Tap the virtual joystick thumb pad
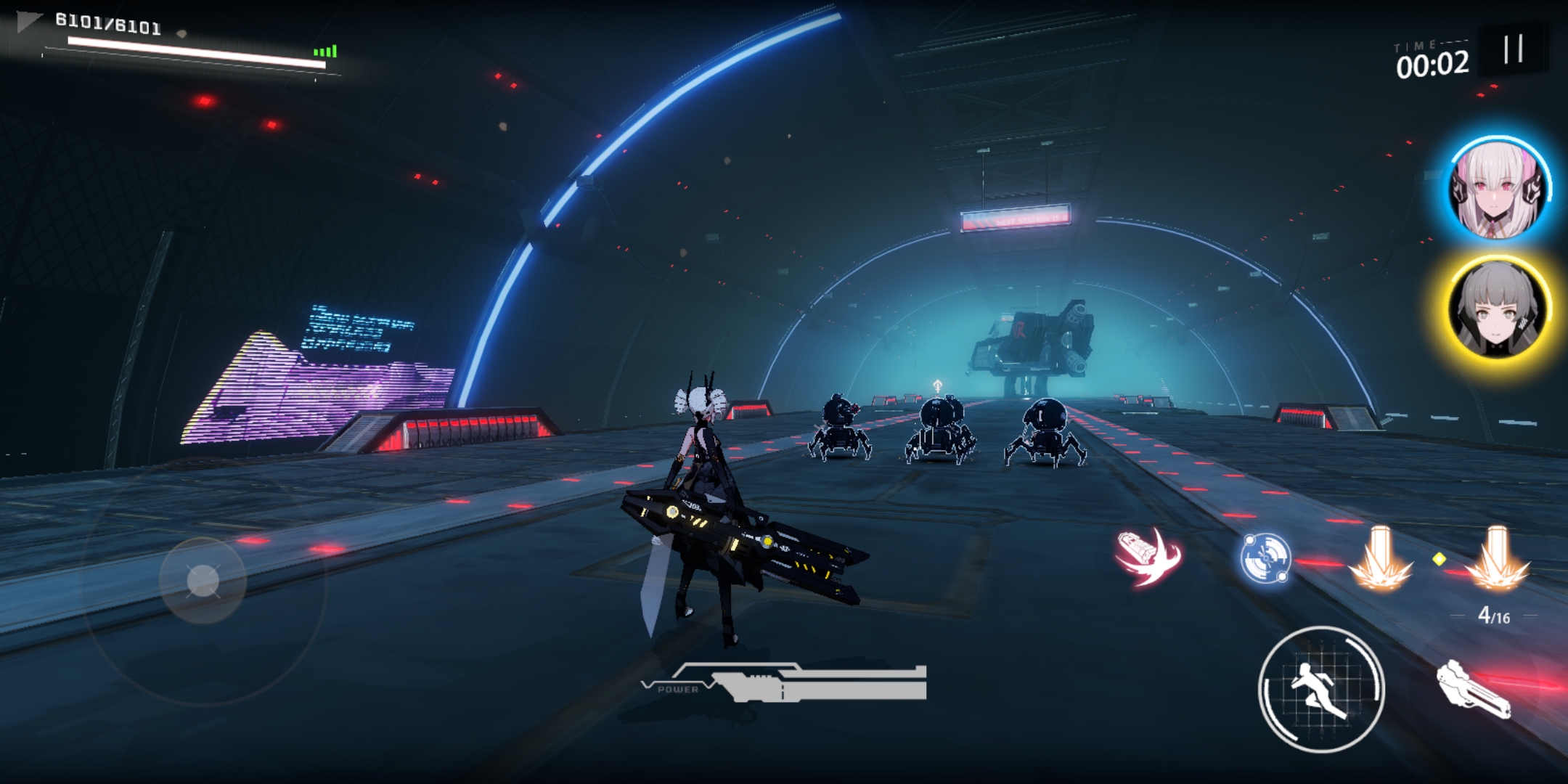 coord(203,581)
